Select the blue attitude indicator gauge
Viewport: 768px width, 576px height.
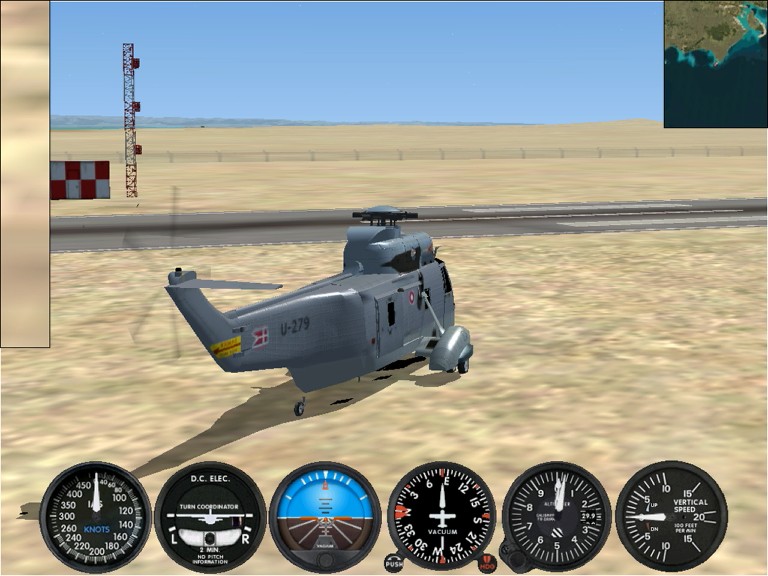click(325, 517)
